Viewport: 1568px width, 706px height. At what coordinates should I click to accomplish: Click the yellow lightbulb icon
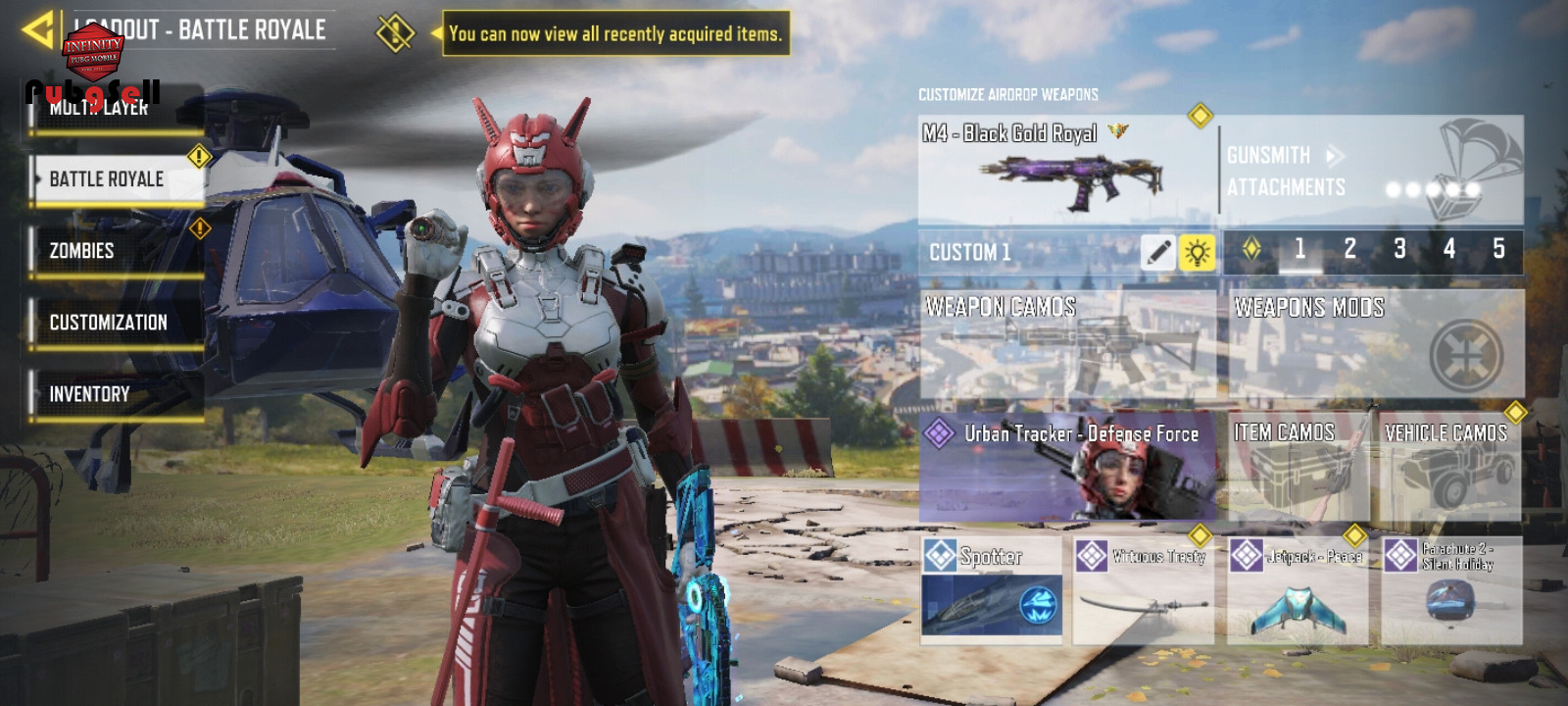(x=1197, y=252)
